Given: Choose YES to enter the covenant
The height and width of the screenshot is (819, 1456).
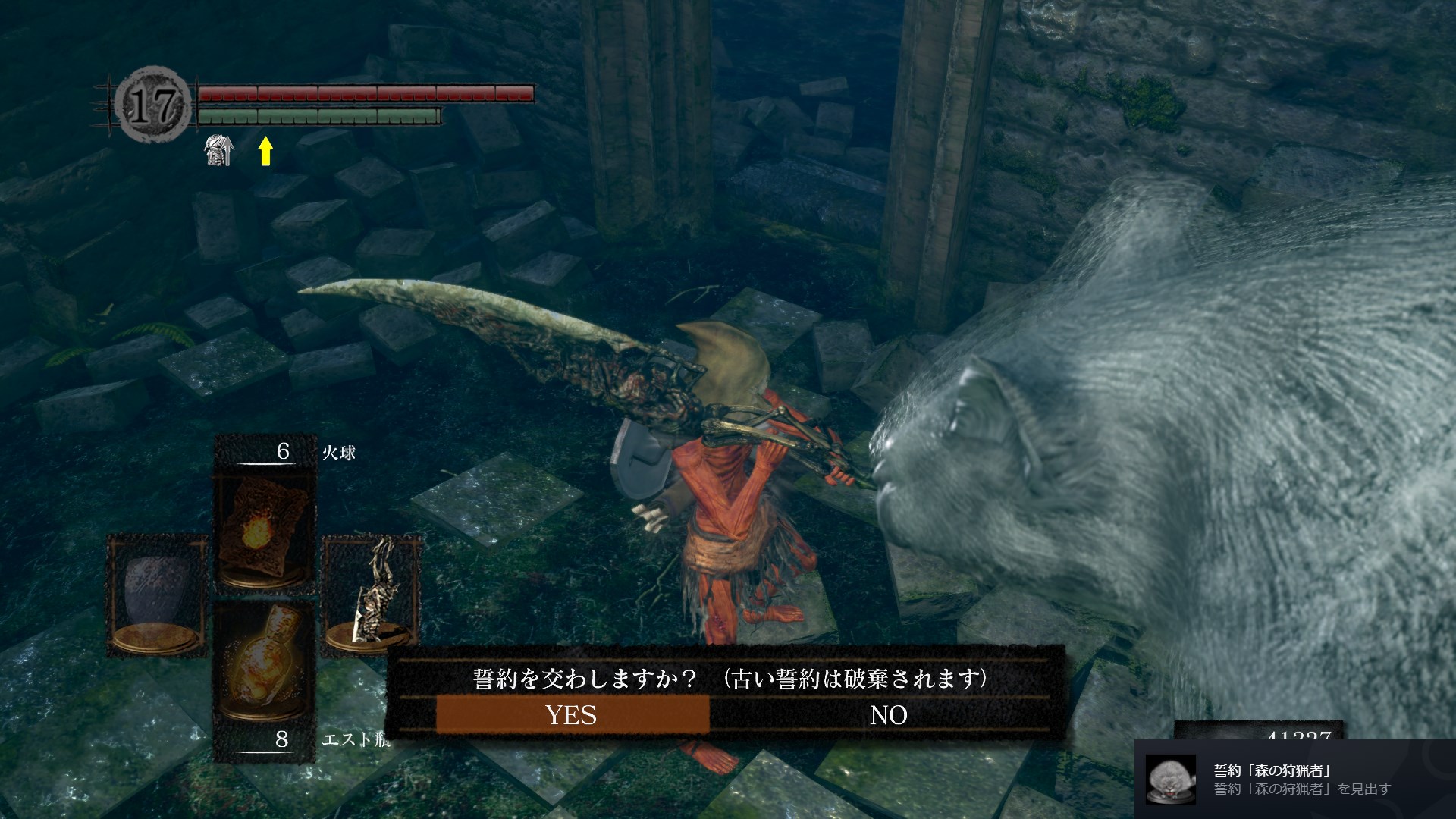Looking at the screenshot, I should coord(572,715).
